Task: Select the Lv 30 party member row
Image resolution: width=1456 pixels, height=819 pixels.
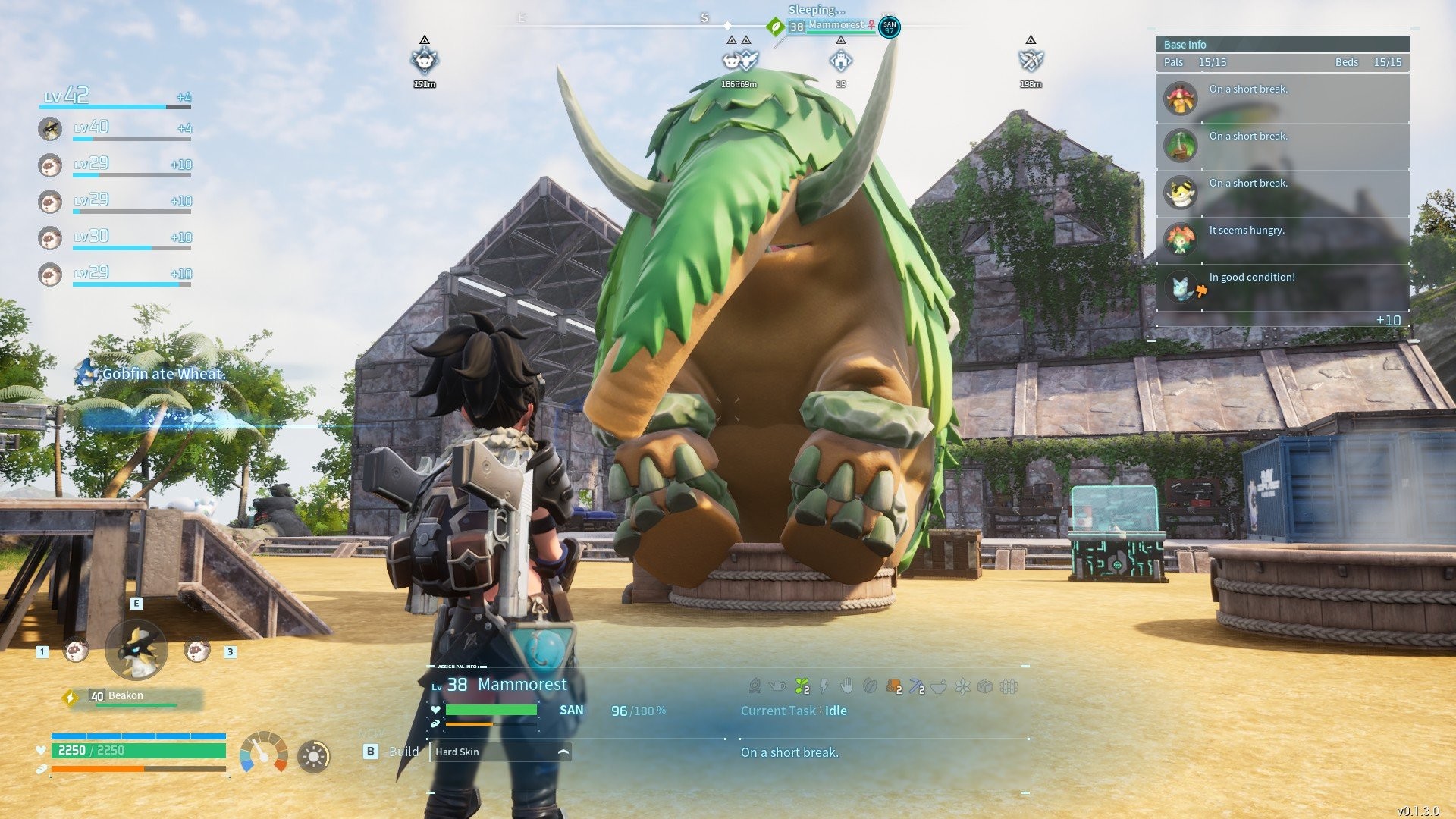Action: point(115,237)
